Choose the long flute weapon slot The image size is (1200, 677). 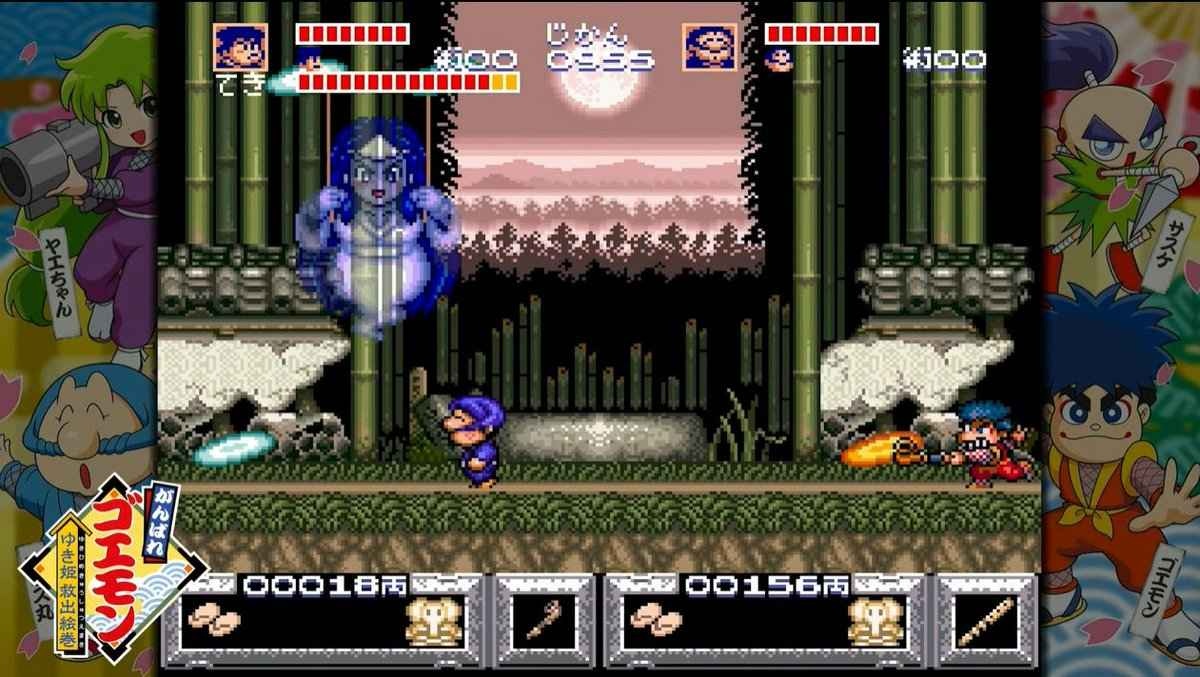pos(985,624)
